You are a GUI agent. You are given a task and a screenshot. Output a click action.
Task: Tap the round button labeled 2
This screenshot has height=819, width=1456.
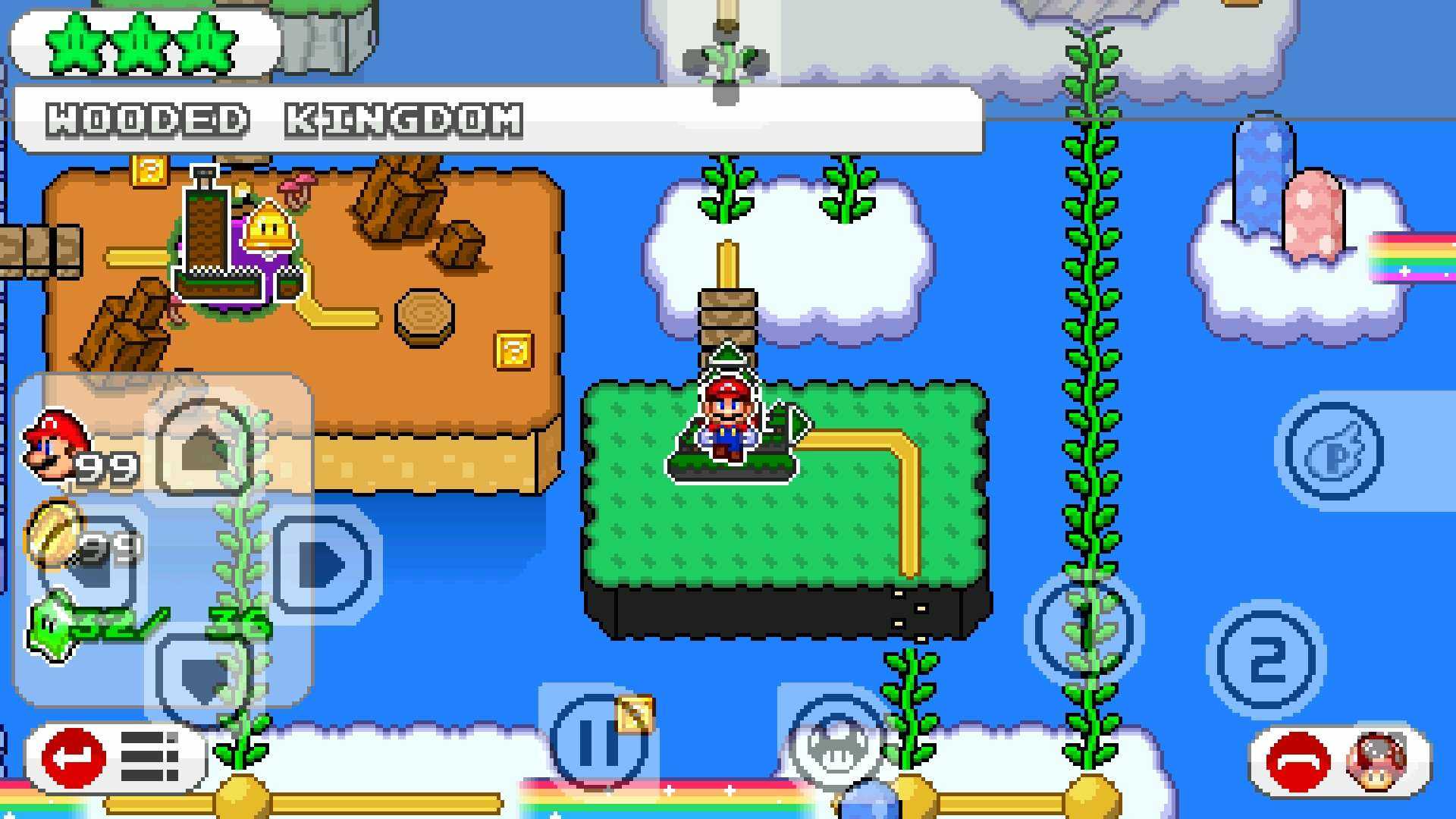click(1266, 659)
